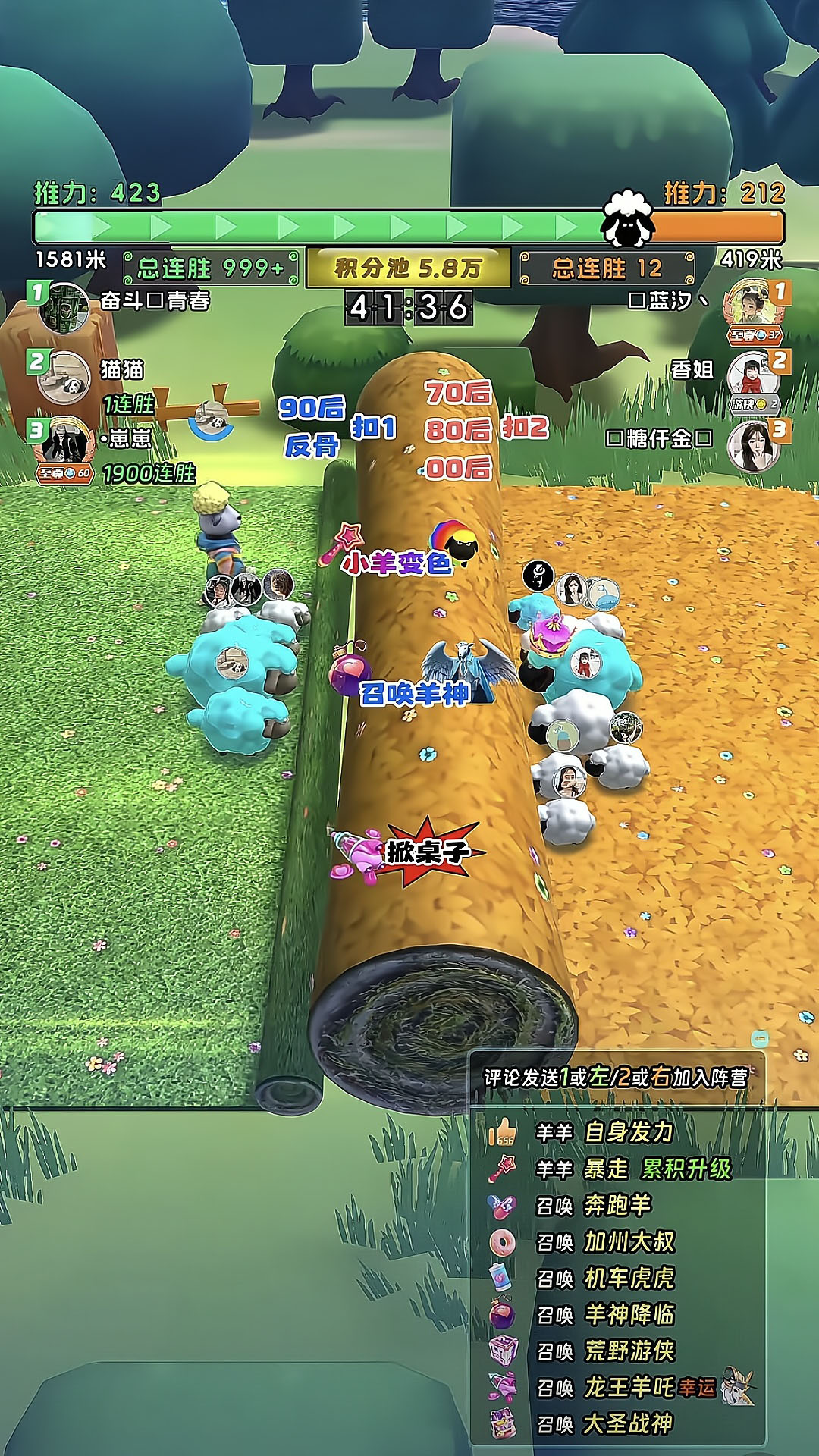Click the 积分池 5.8万 points pool banner
The width and height of the screenshot is (819, 1456).
pyautogui.click(x=408, y=268)
